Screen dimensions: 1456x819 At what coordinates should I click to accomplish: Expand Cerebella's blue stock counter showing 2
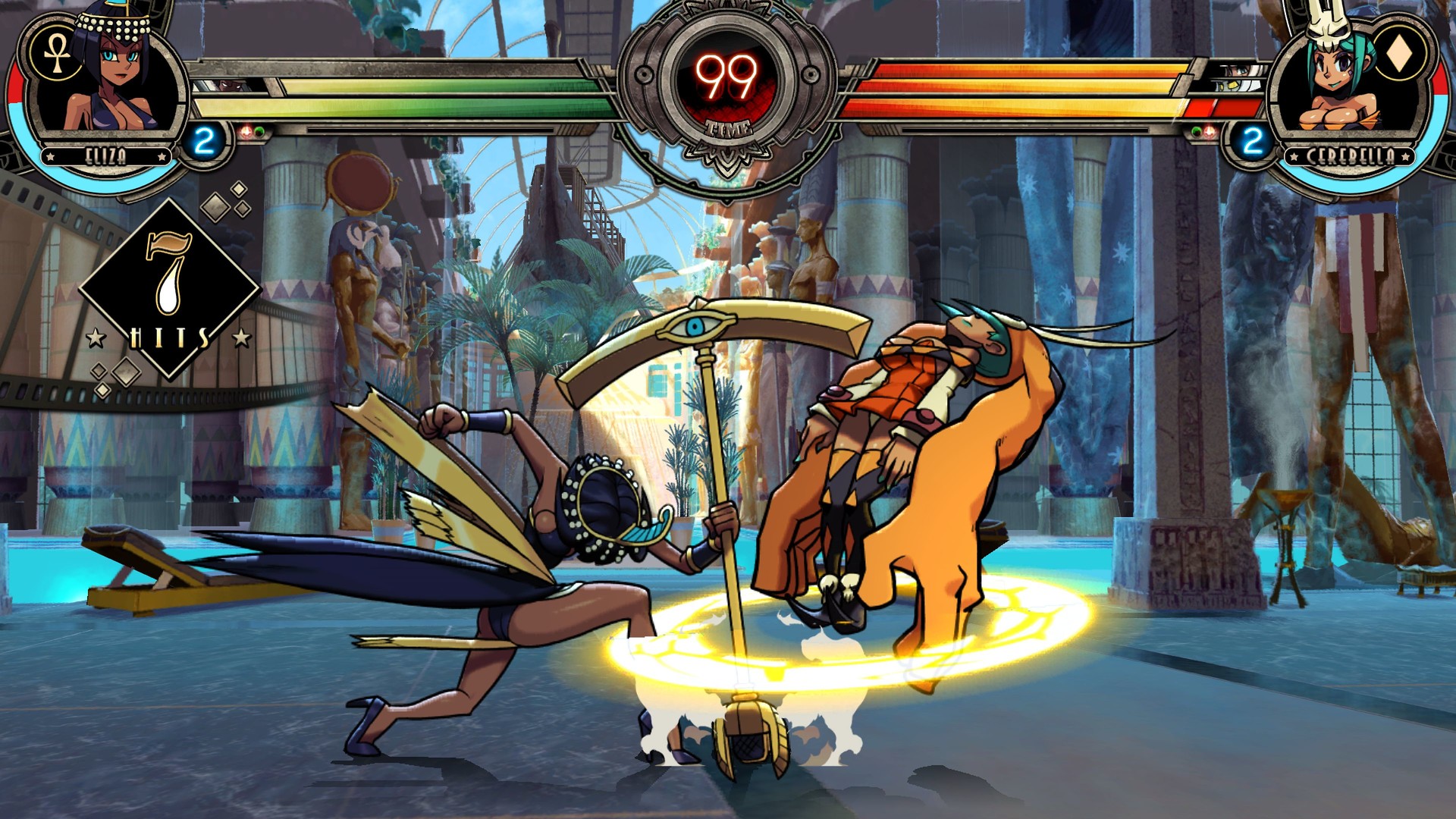coord(1251,139)
